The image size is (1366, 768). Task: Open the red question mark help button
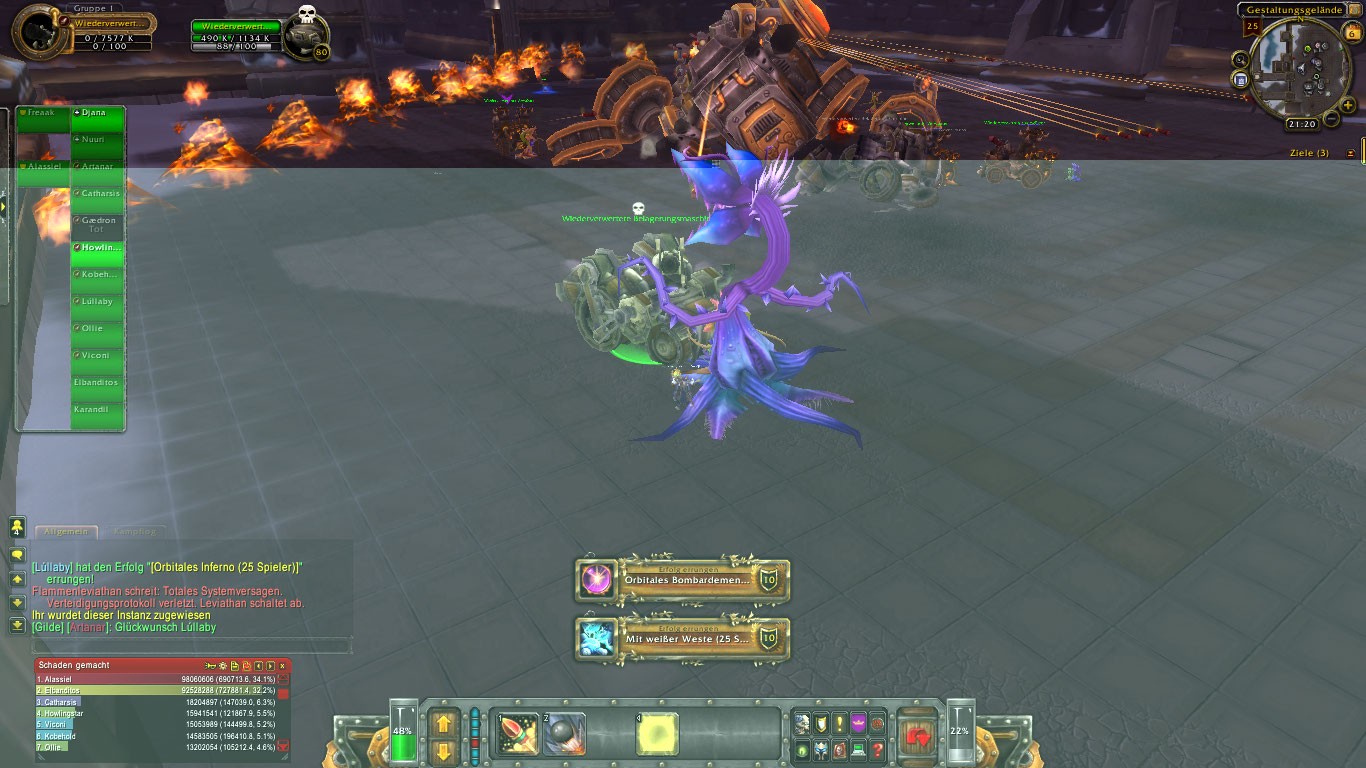(878, 749)
